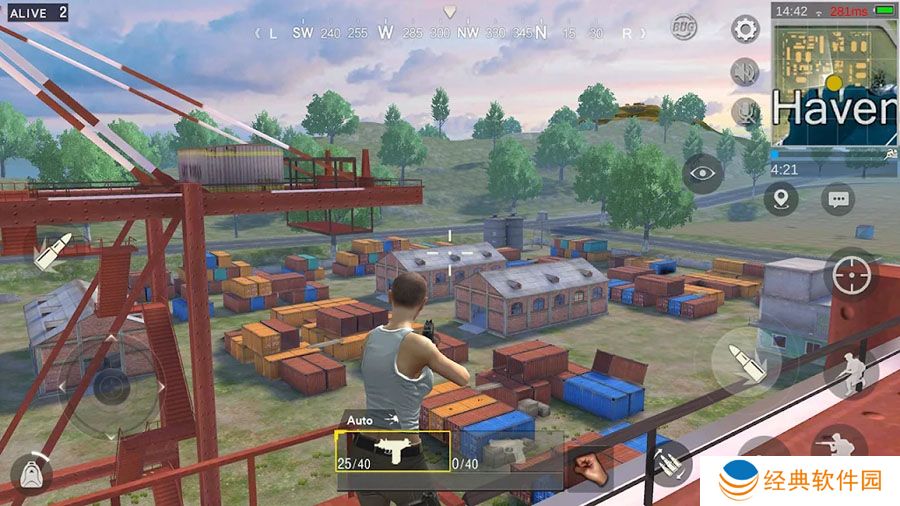
Task: Open the gear settings menu
Action: coord(745,28)
